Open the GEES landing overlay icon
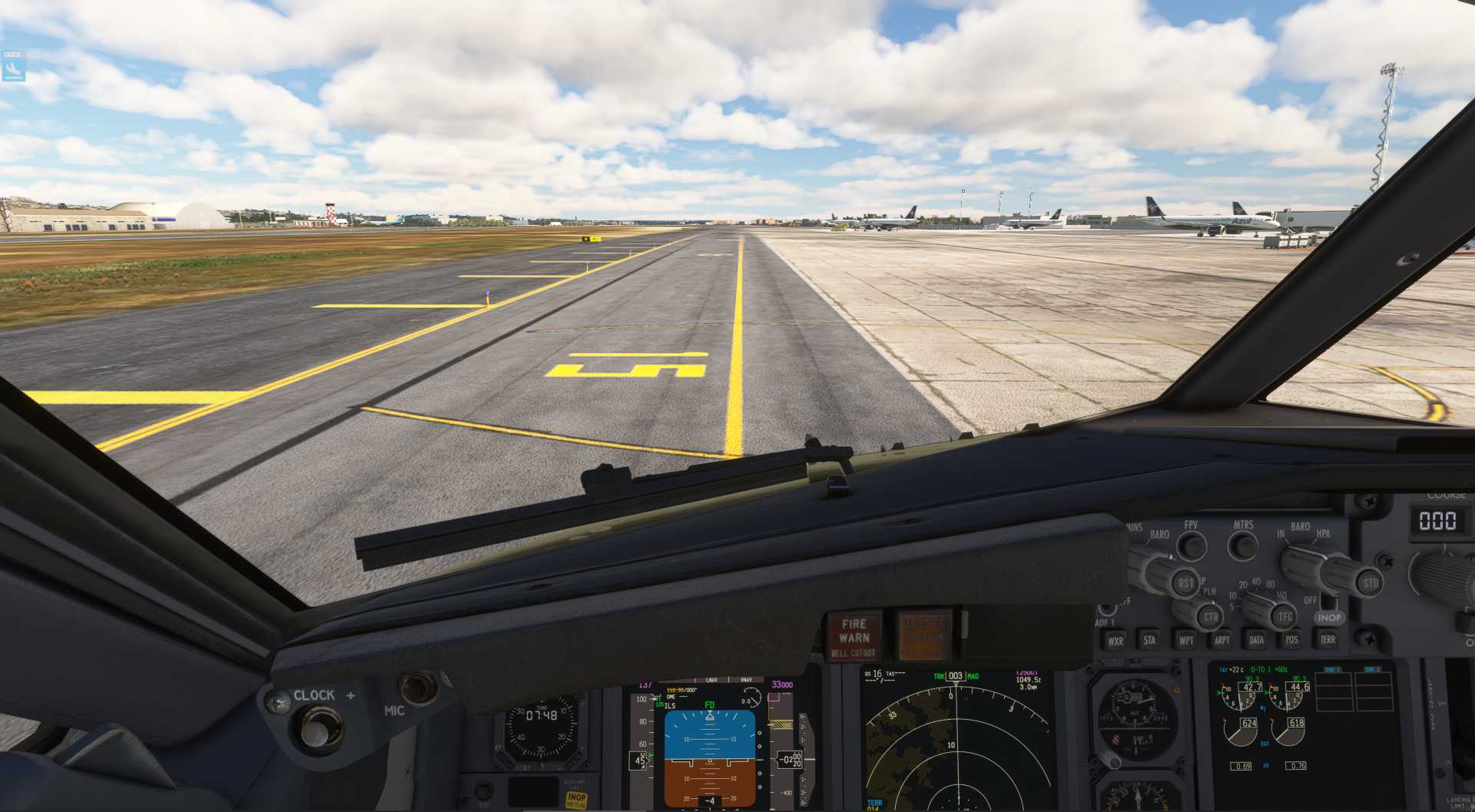The height and width of the screenshot is (812, 1475). [x=13, y=68]
